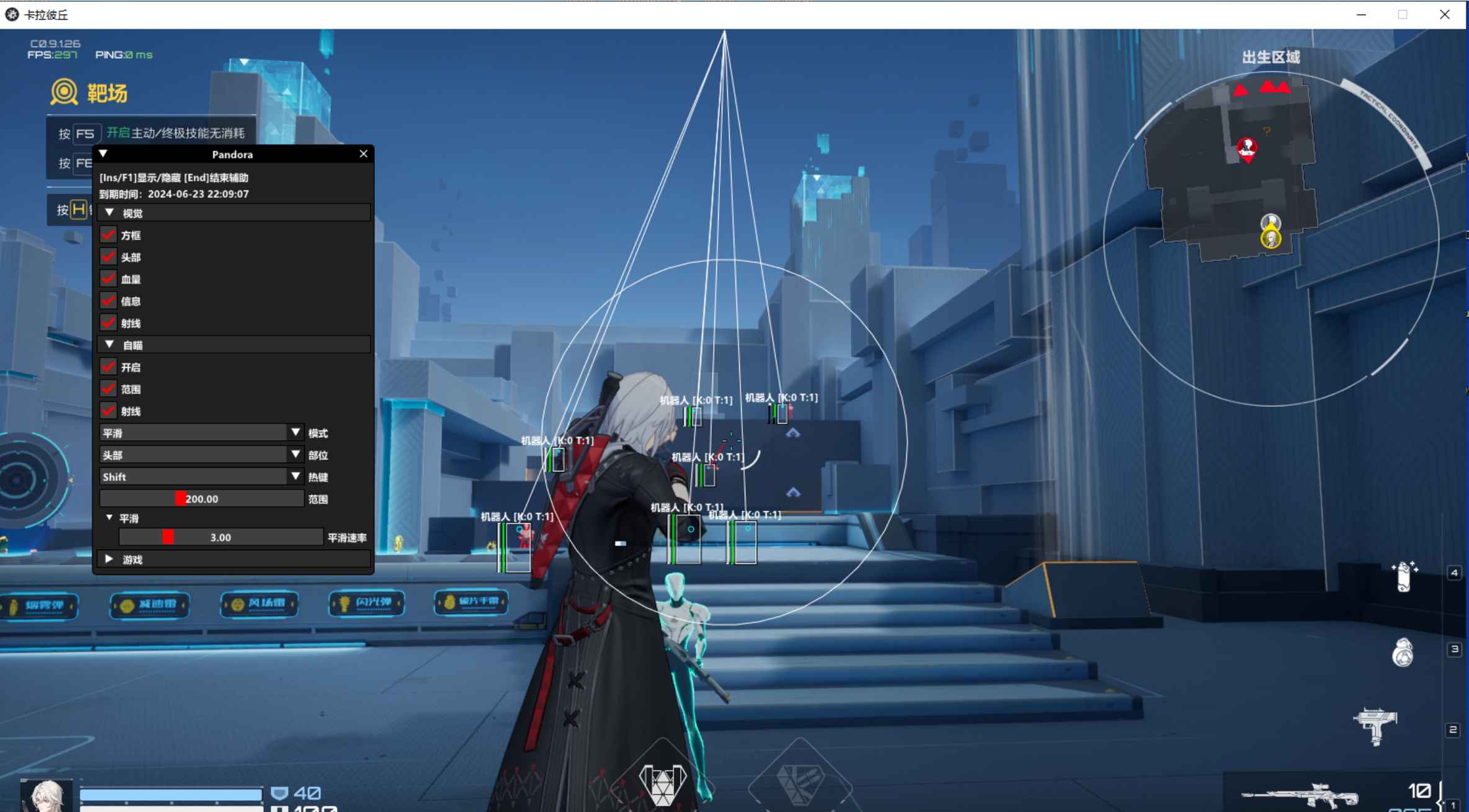Select the grenade item in slot 4
Image resolution: width=1469 pixels, height=812 pixels.
[1404, 577]
